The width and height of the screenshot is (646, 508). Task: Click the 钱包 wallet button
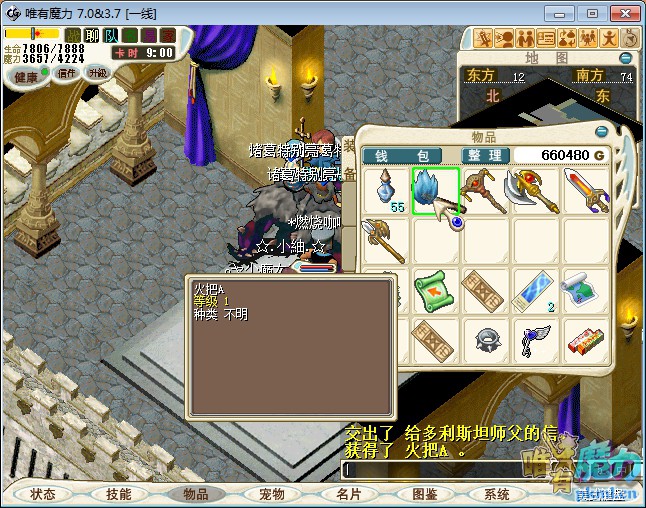click(x=402, y=155)
